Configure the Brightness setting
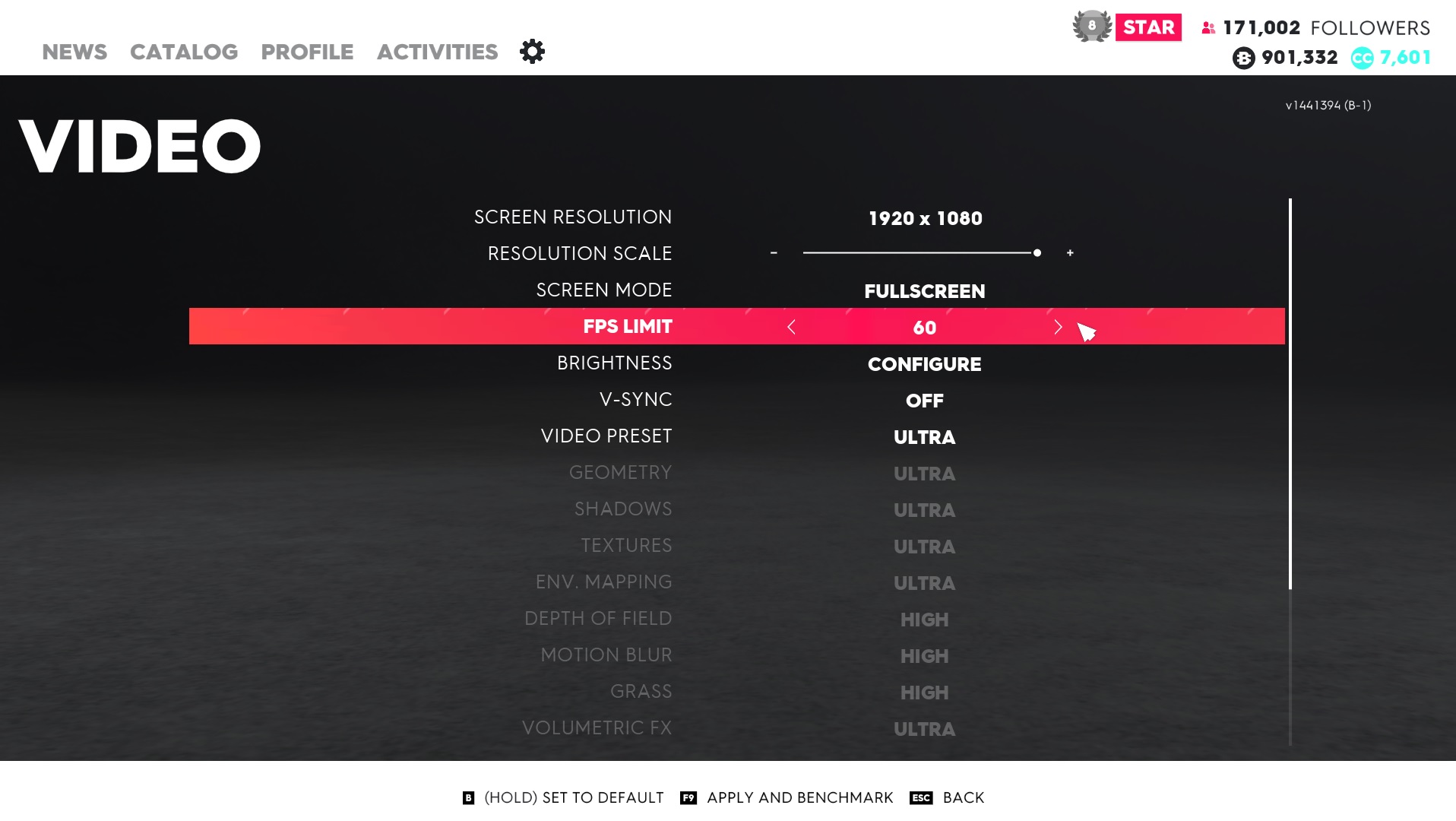Image resolution: width=1456 pixels, height=821 pixels. pos(924,364)
